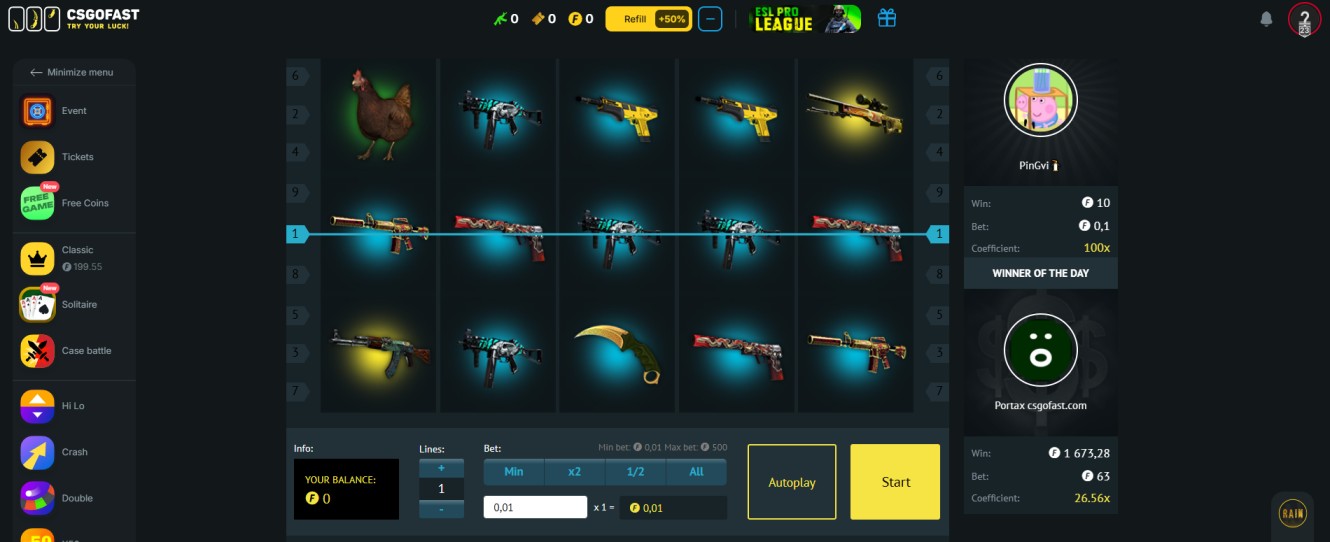This screenshot has width=1330, height=542.
Task: Open the gift box rewards icon
Action: 886,18
